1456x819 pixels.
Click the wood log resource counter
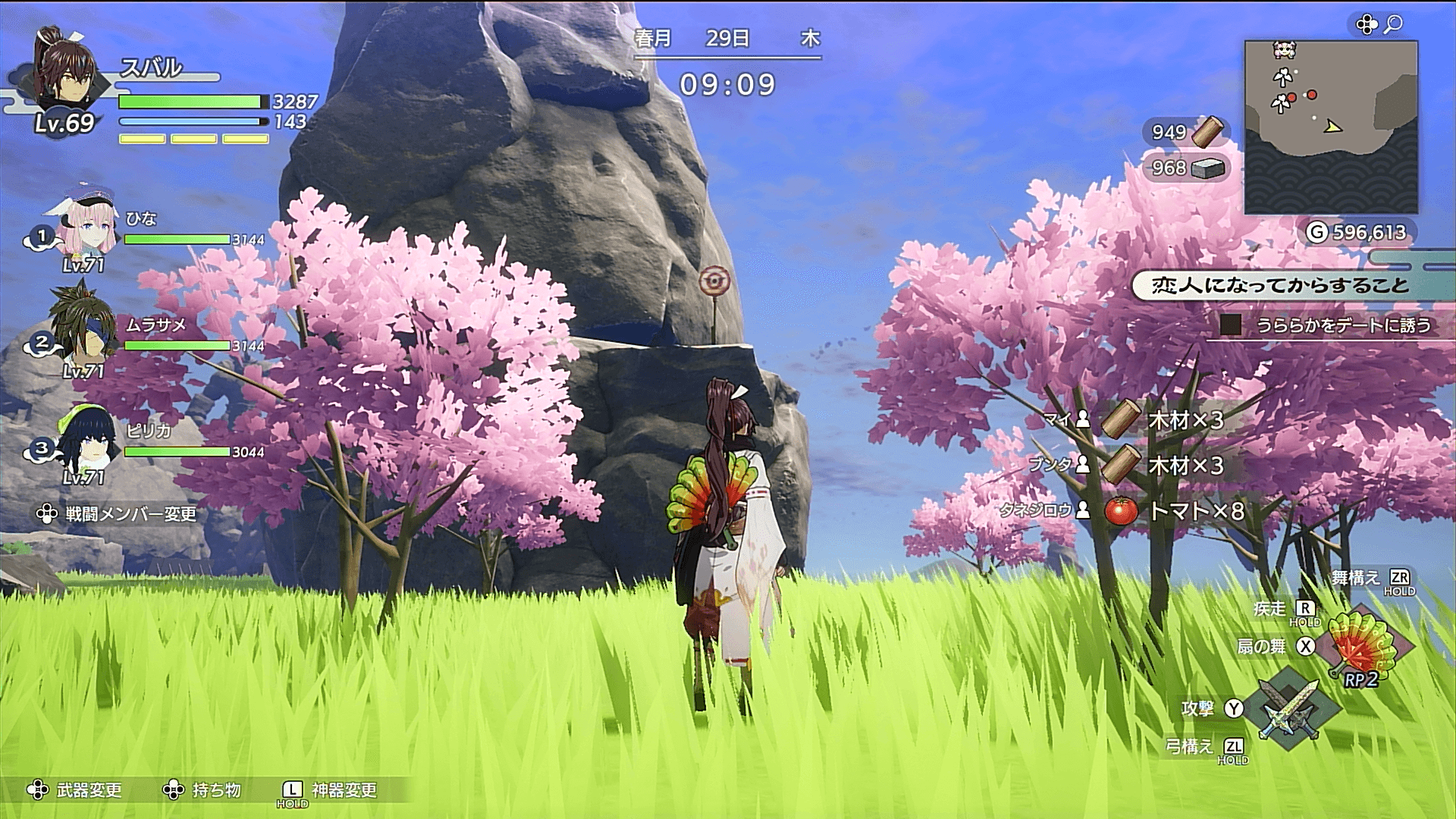pos(1186,132)
